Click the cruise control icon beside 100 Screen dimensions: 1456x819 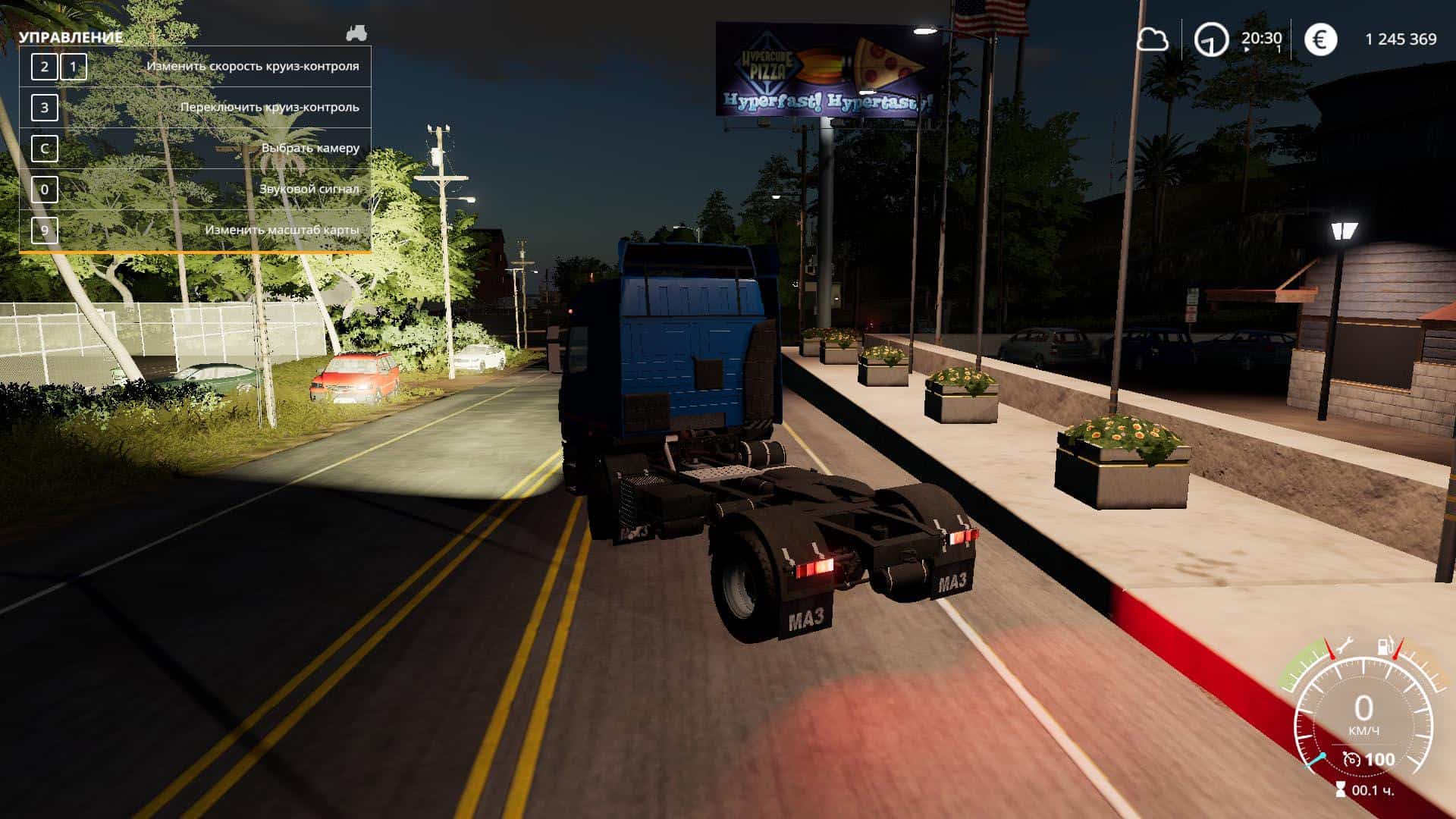(1351, 759)
